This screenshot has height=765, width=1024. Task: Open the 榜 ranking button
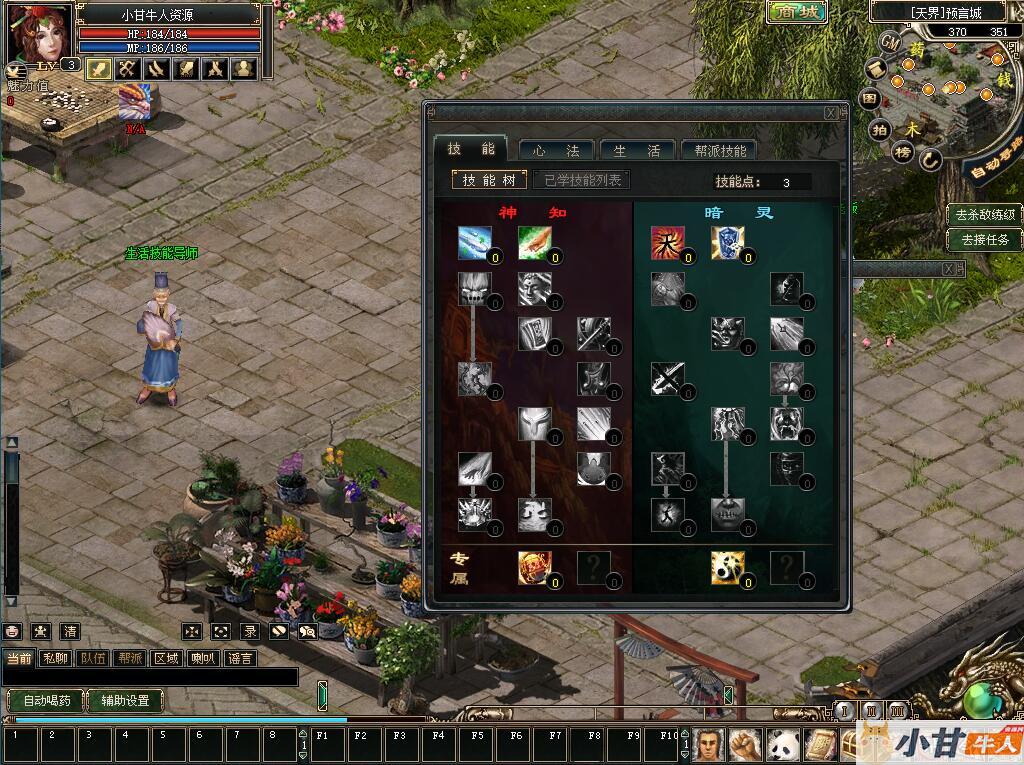tap(902, 152)
